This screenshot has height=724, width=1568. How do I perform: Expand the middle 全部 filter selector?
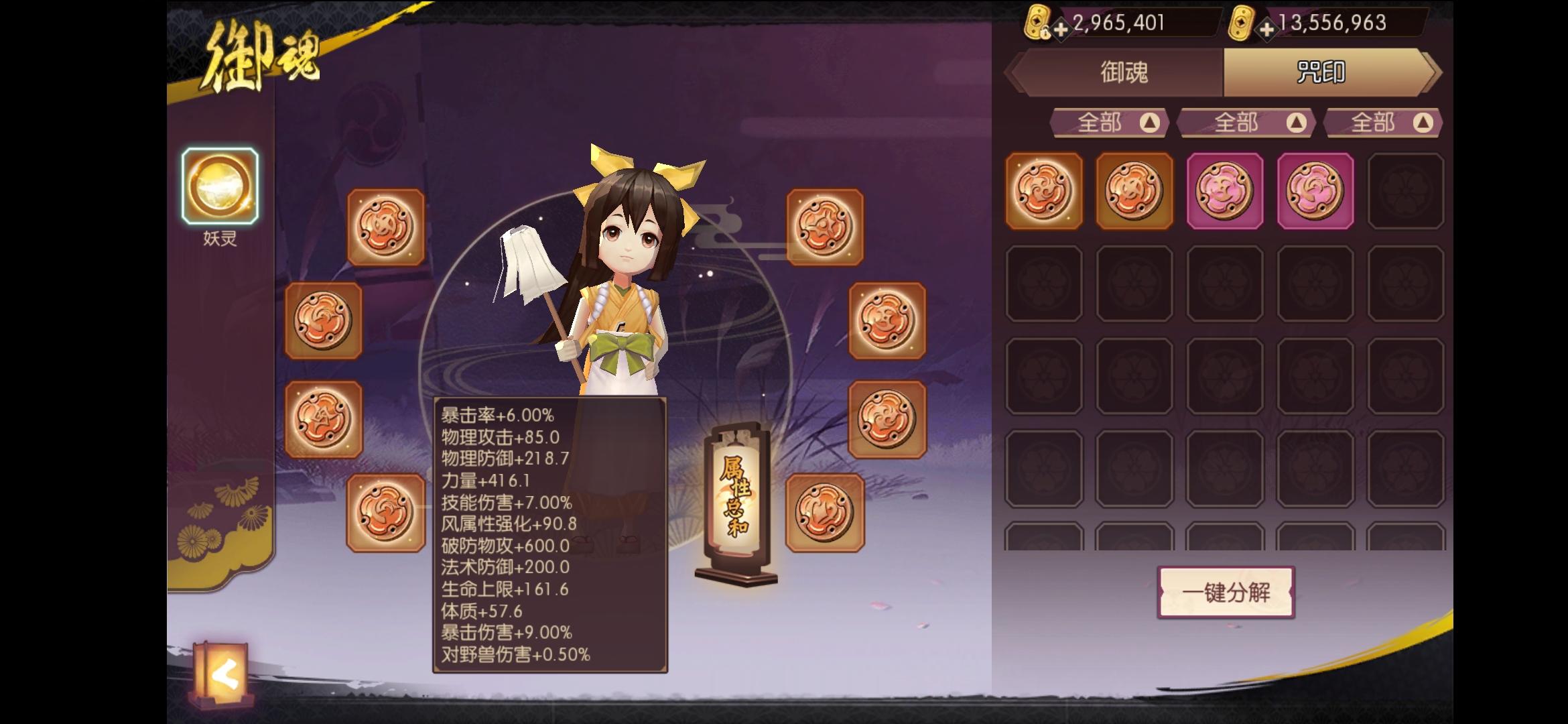pyautogui.click(x=1246, y=123)
